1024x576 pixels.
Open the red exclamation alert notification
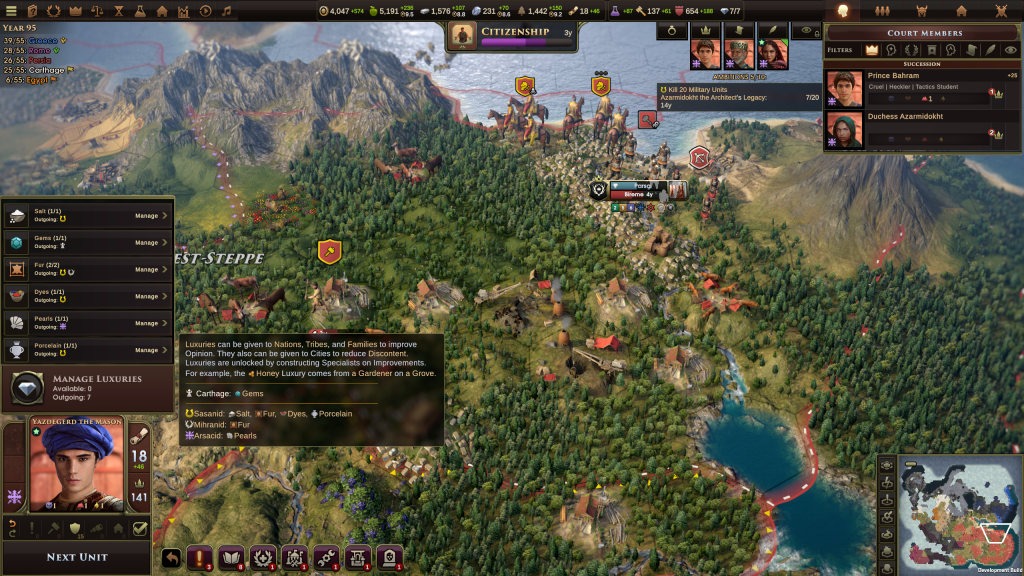[201, 558]
